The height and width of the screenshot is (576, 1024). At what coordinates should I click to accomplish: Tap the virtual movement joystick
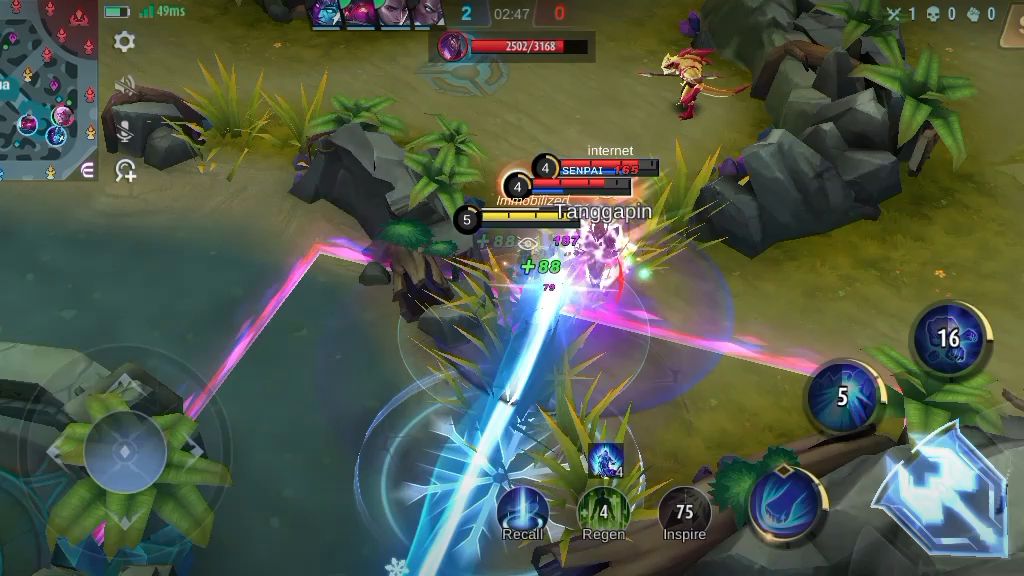click(125, 452)
